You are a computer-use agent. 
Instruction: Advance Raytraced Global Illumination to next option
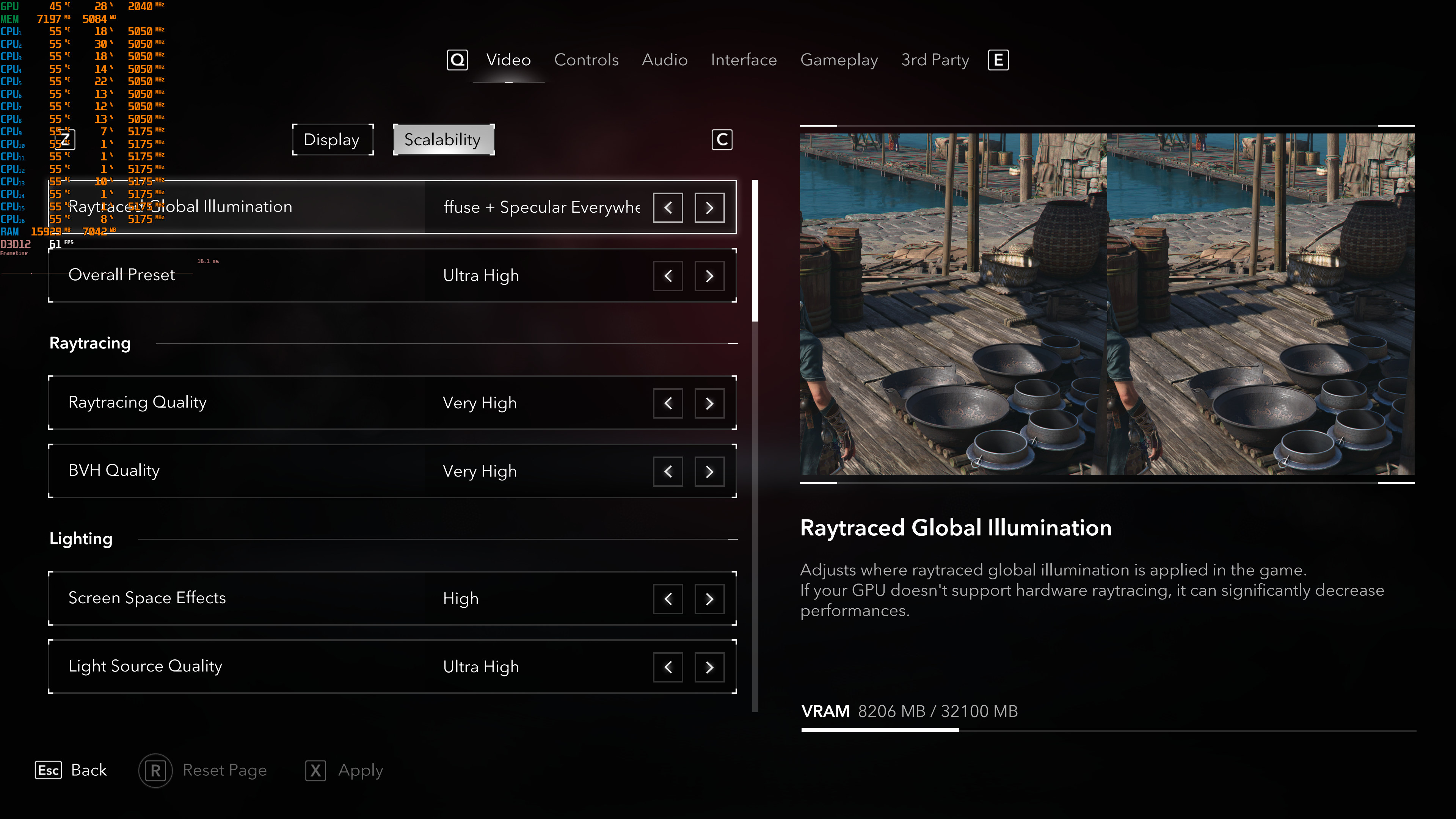709,207
